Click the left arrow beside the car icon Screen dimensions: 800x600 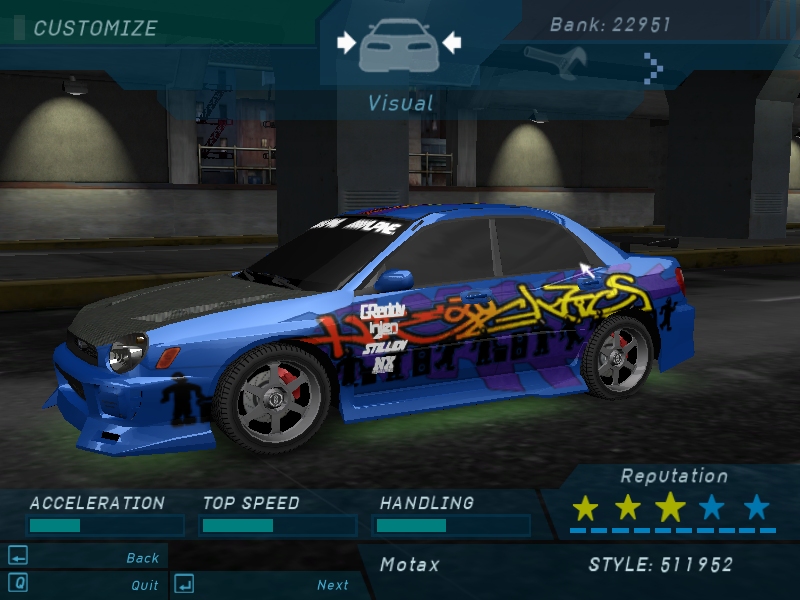click(x=346, y=42)
